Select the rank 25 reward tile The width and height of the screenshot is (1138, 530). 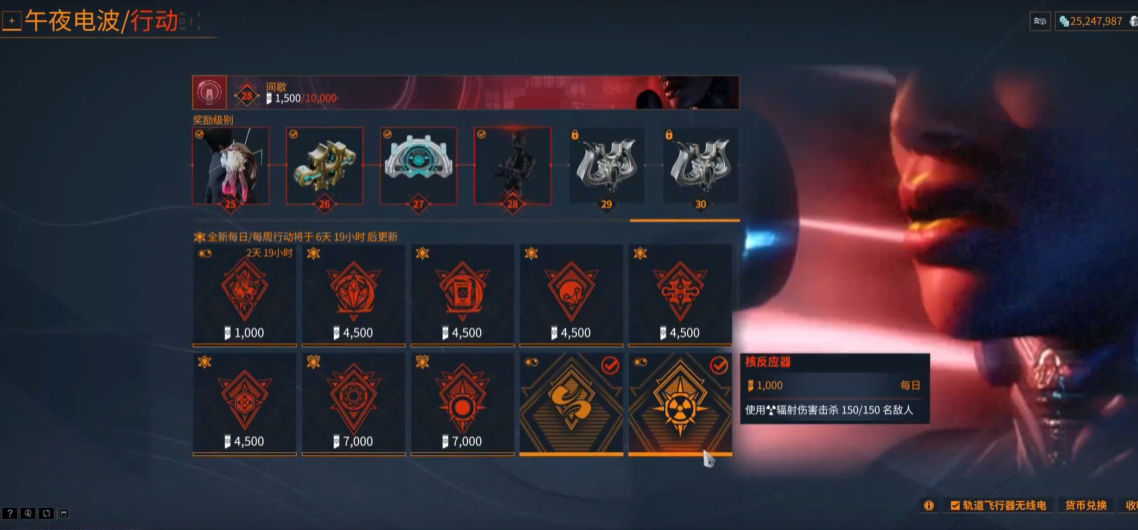(231, 166)
